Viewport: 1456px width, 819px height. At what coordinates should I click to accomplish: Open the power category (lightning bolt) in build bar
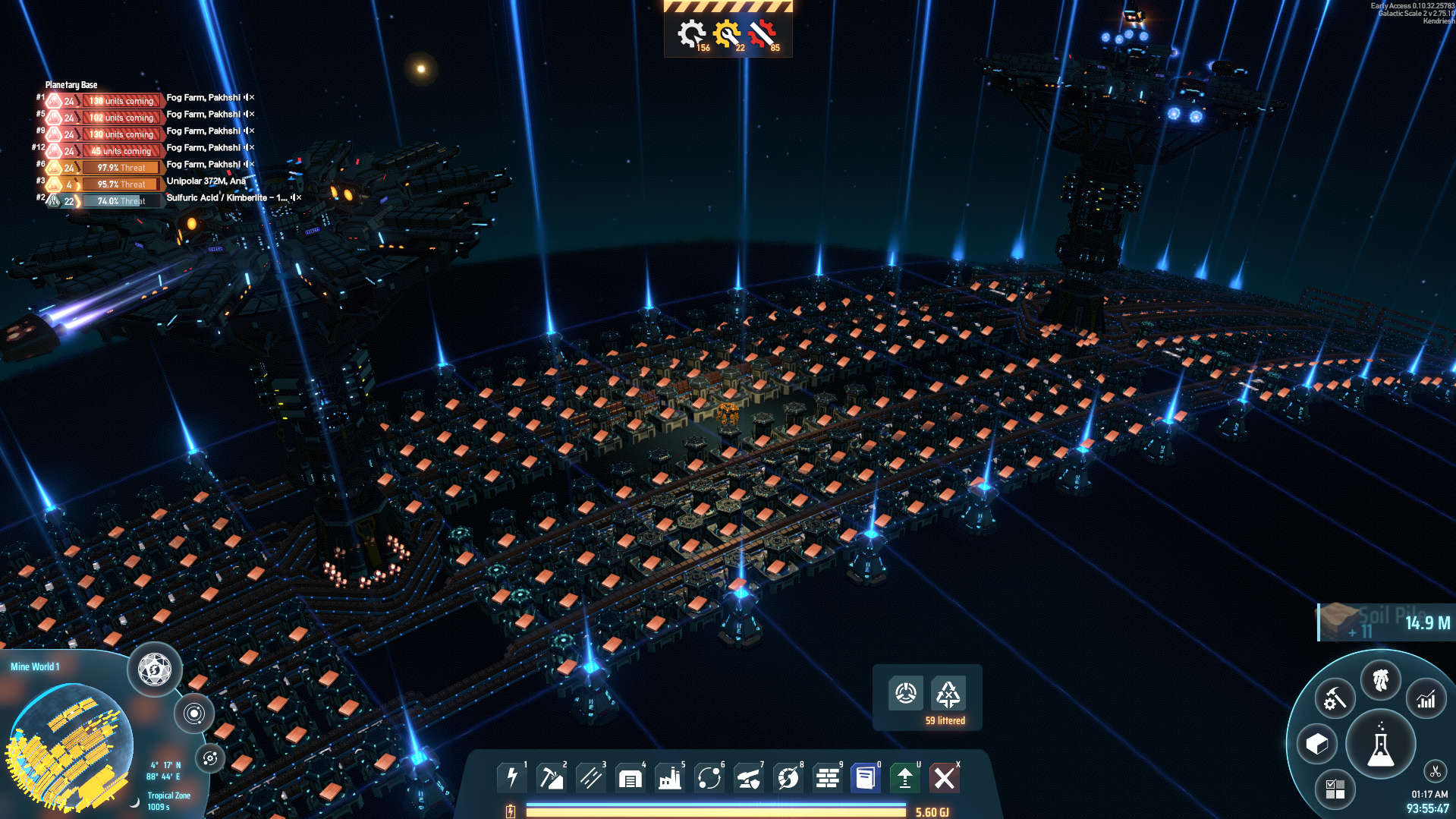(x=512, y=778)
